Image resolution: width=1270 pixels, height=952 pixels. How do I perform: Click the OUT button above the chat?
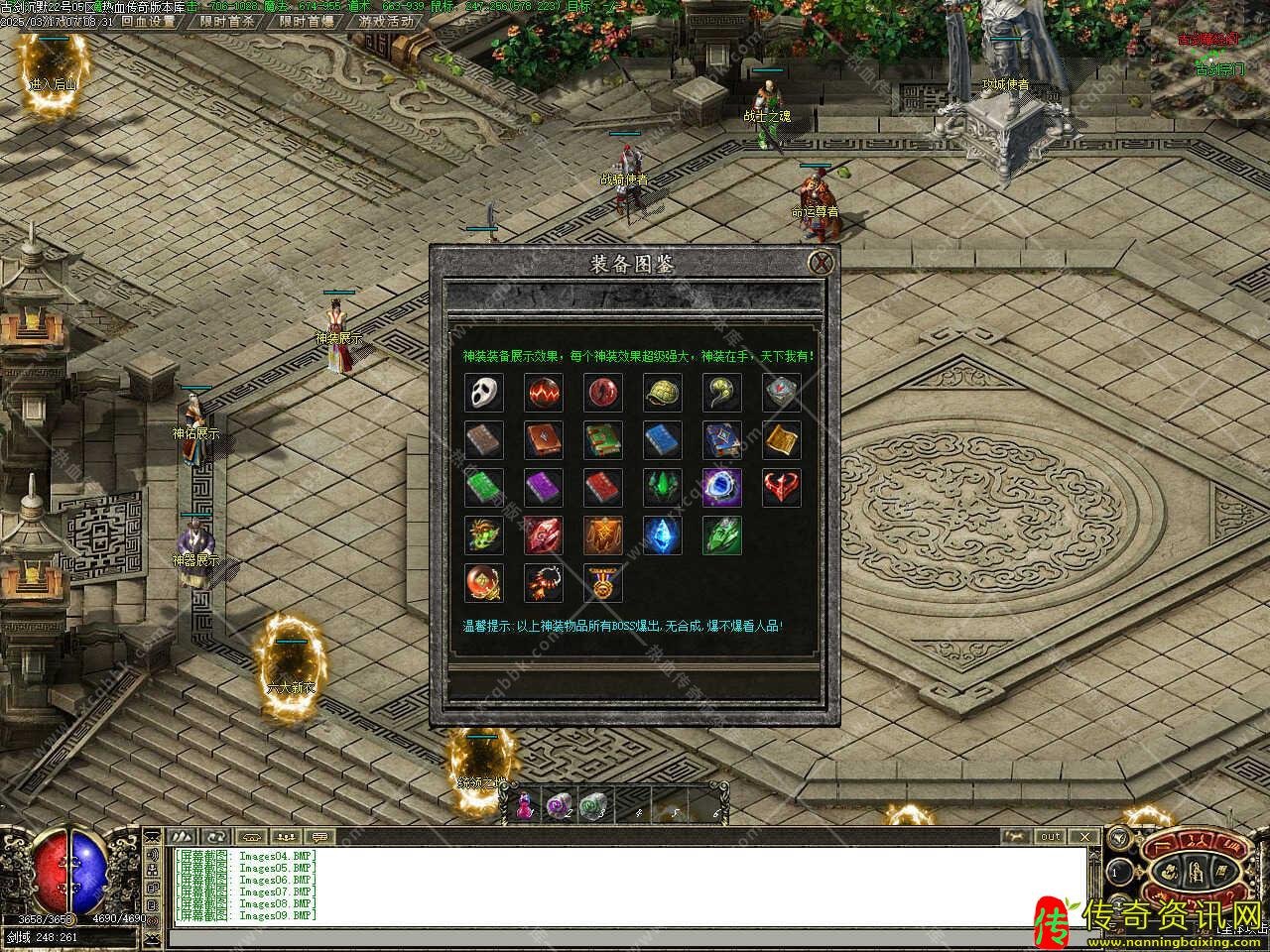click(x=1050, y=837)
